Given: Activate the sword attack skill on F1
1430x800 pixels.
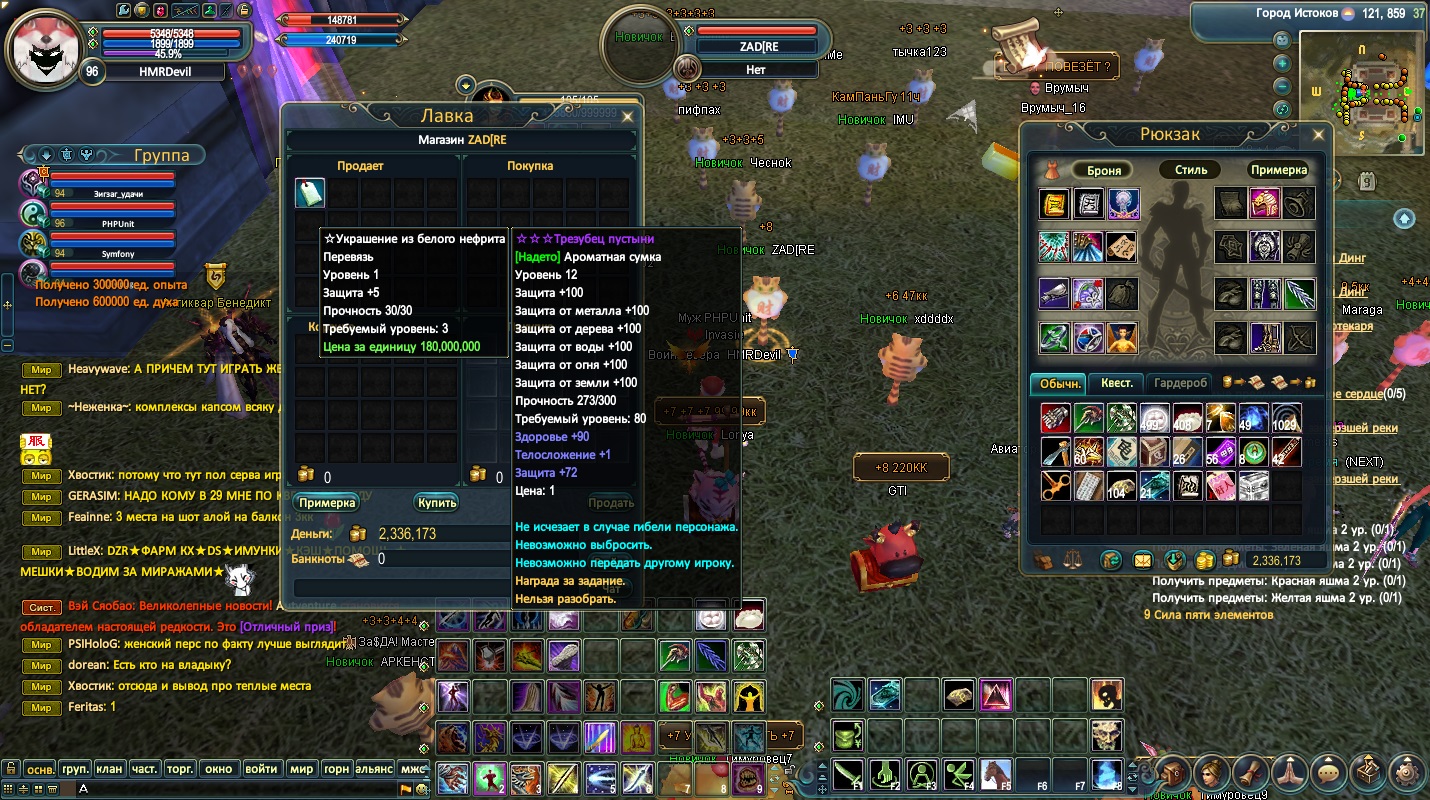Looking at the screenshot, I should [849, 773].
